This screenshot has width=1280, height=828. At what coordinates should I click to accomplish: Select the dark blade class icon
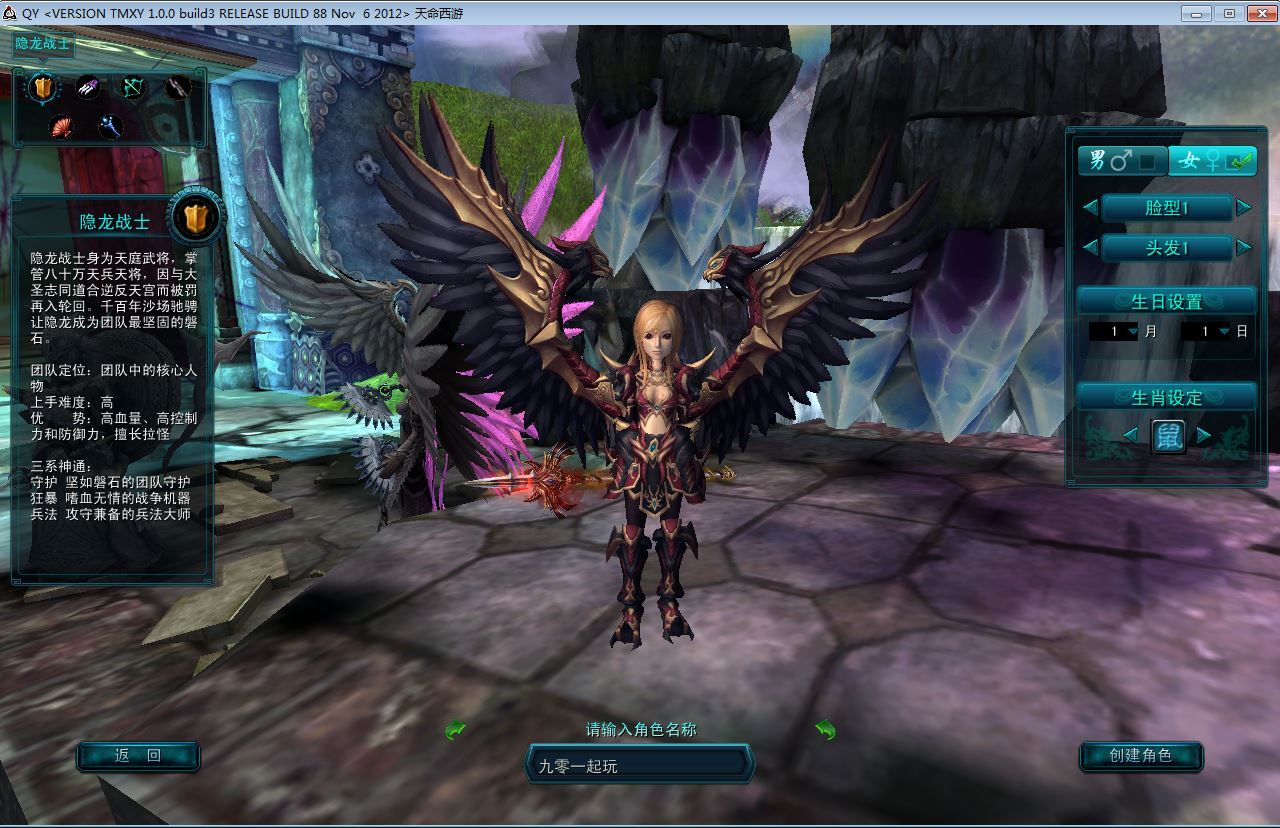click(178, 88)
